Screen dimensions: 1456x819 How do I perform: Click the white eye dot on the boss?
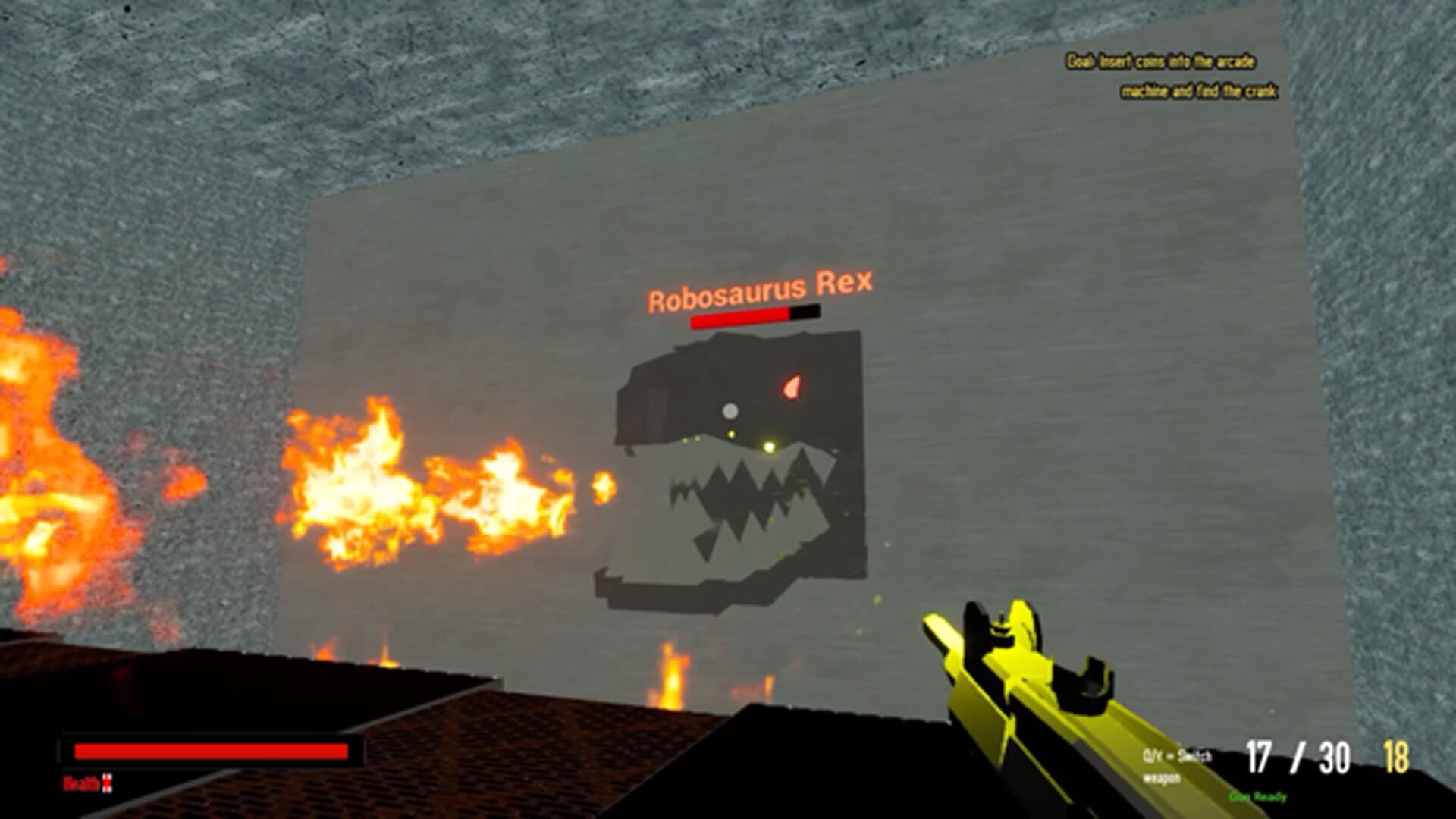(x=730, y=411)
